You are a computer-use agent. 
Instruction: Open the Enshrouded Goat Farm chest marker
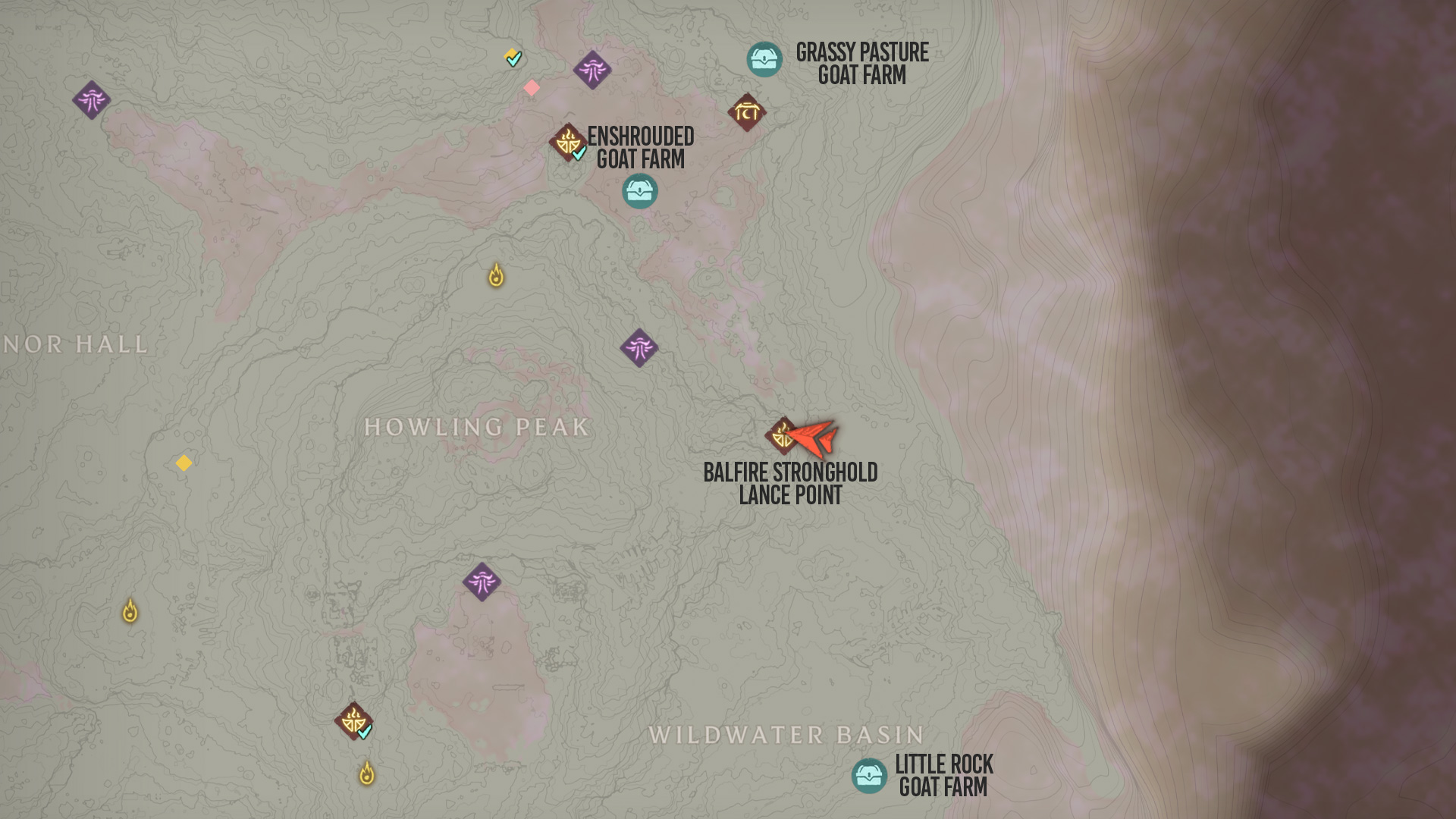(639, 190)
